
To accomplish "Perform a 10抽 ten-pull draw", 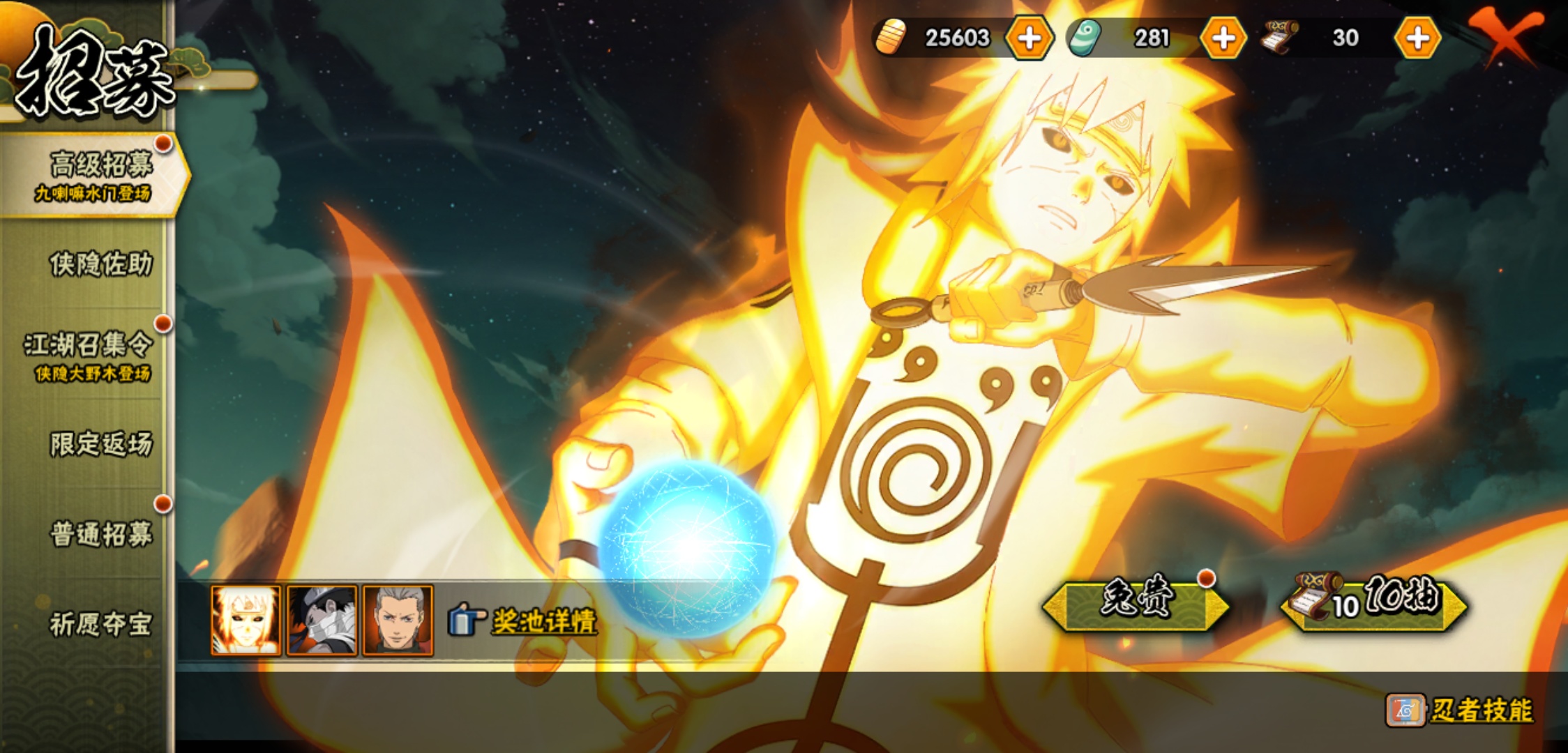I will (1374, 602).
